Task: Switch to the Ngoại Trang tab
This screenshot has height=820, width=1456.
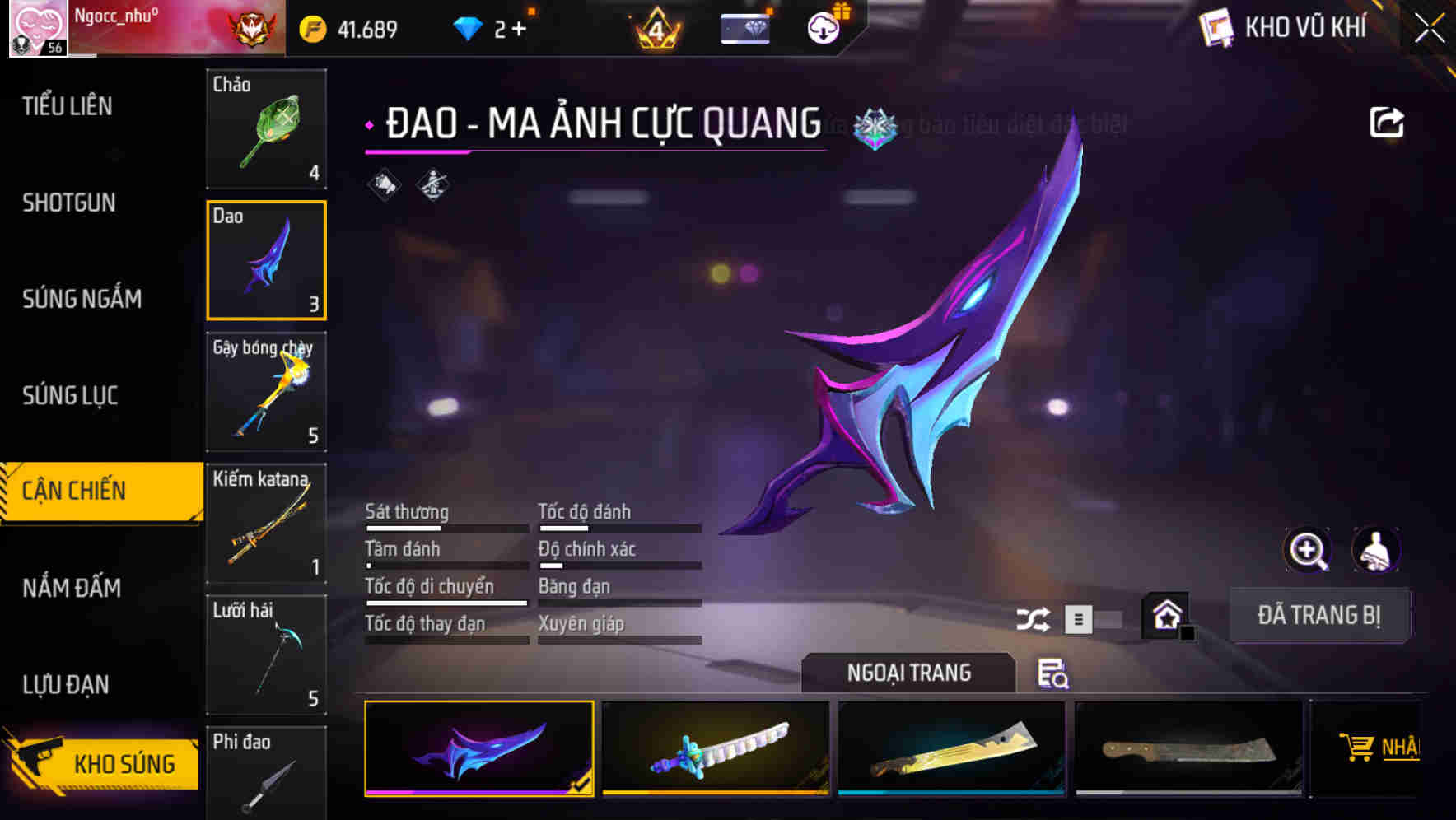Action: pos(909,673)
